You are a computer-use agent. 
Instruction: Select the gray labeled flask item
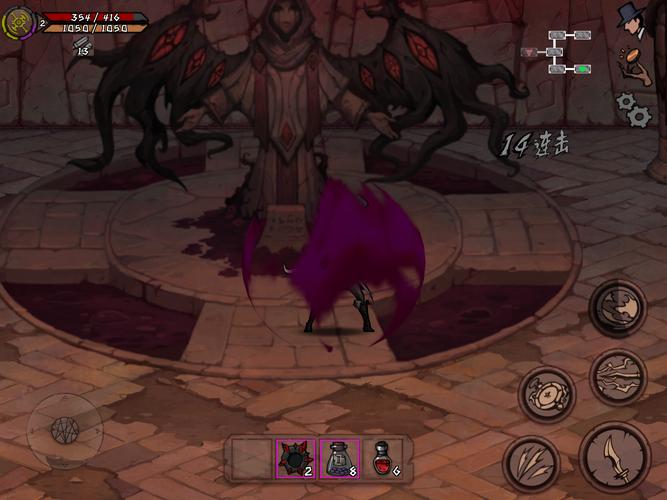click(338, 459)
